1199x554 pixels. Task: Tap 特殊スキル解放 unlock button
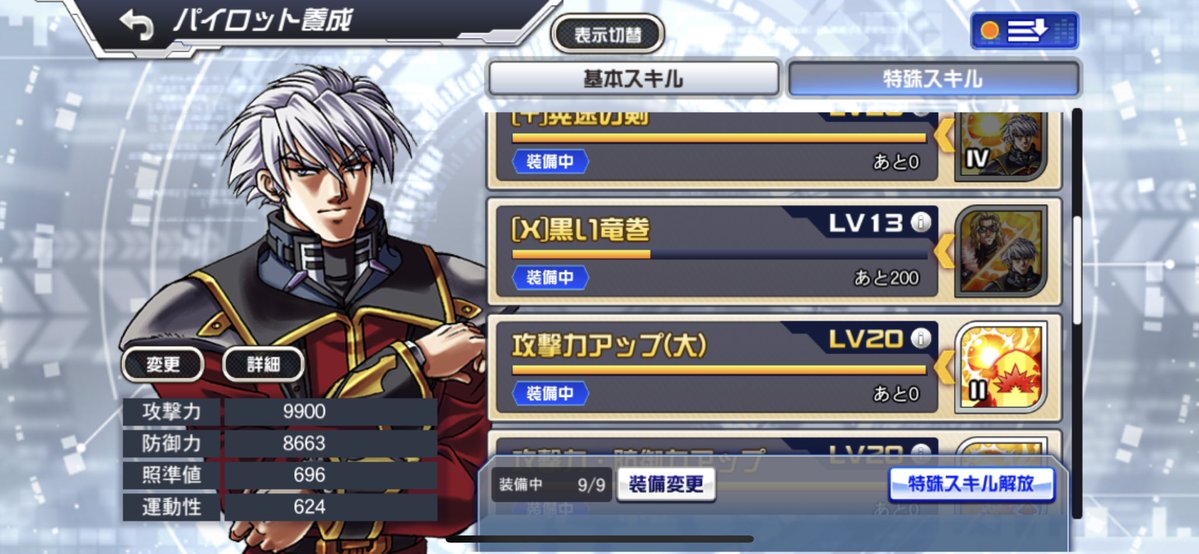972,485
